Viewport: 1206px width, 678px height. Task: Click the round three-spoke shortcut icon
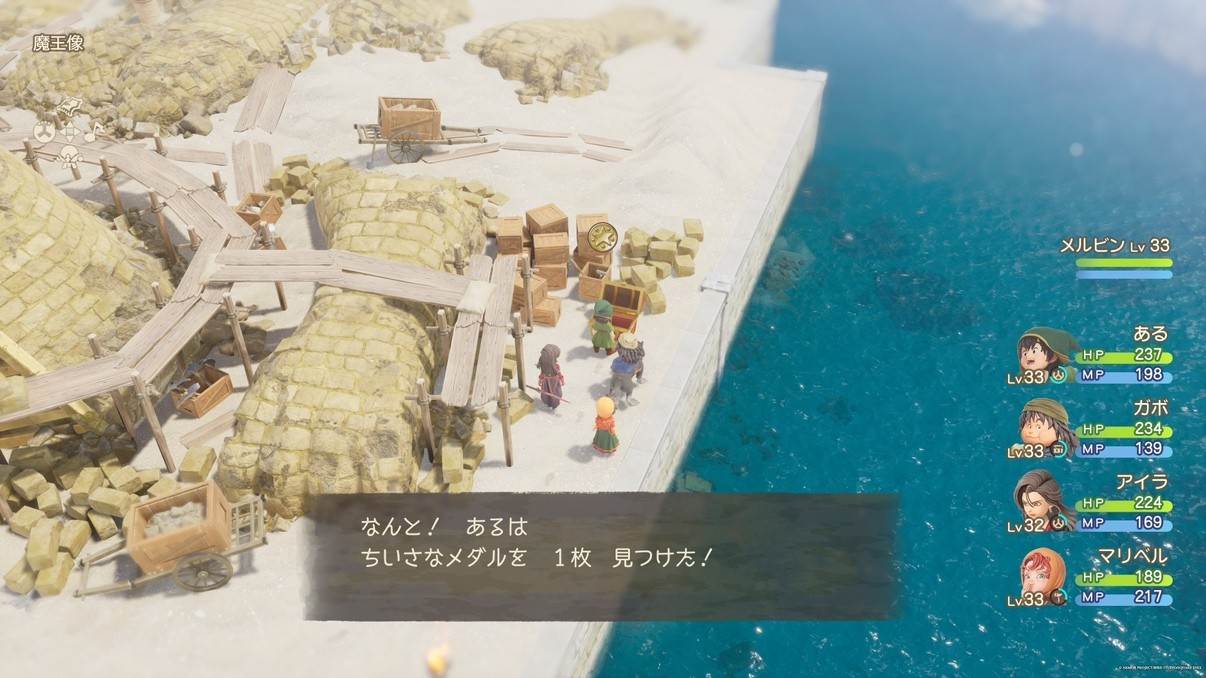(x=45, y=130)
